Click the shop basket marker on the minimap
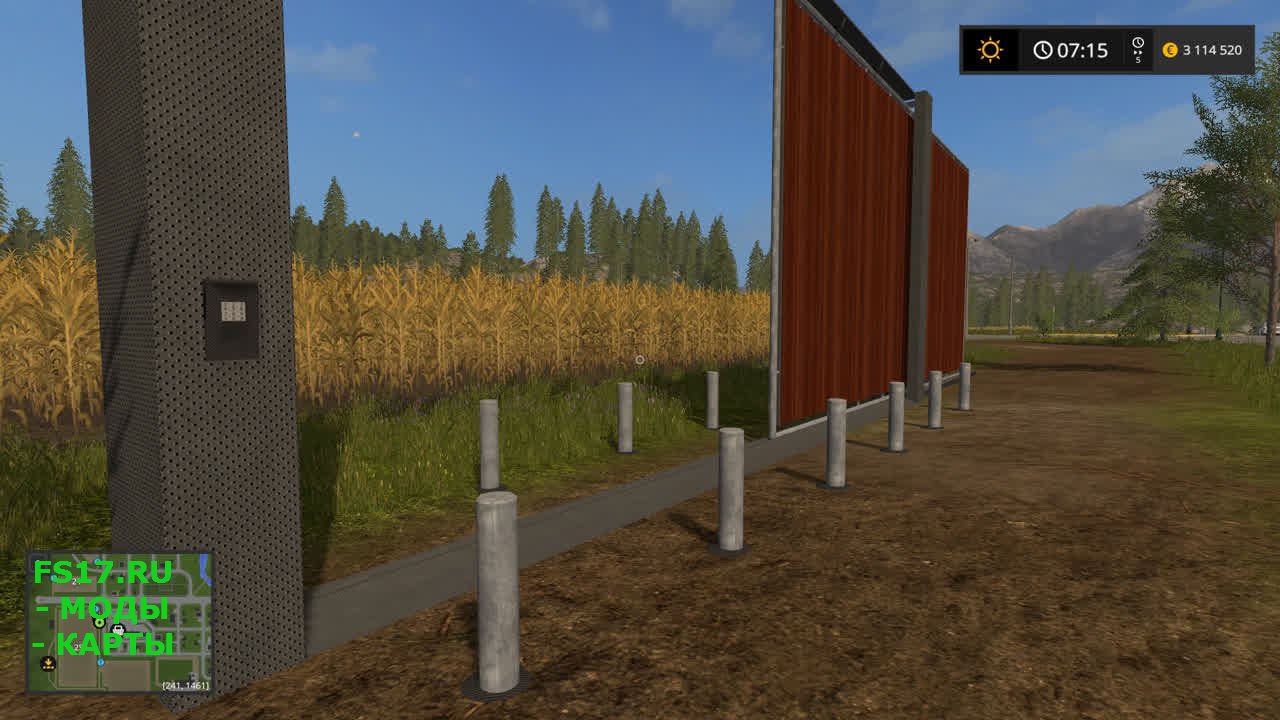The image size is (1280, 720). (118, 630)
